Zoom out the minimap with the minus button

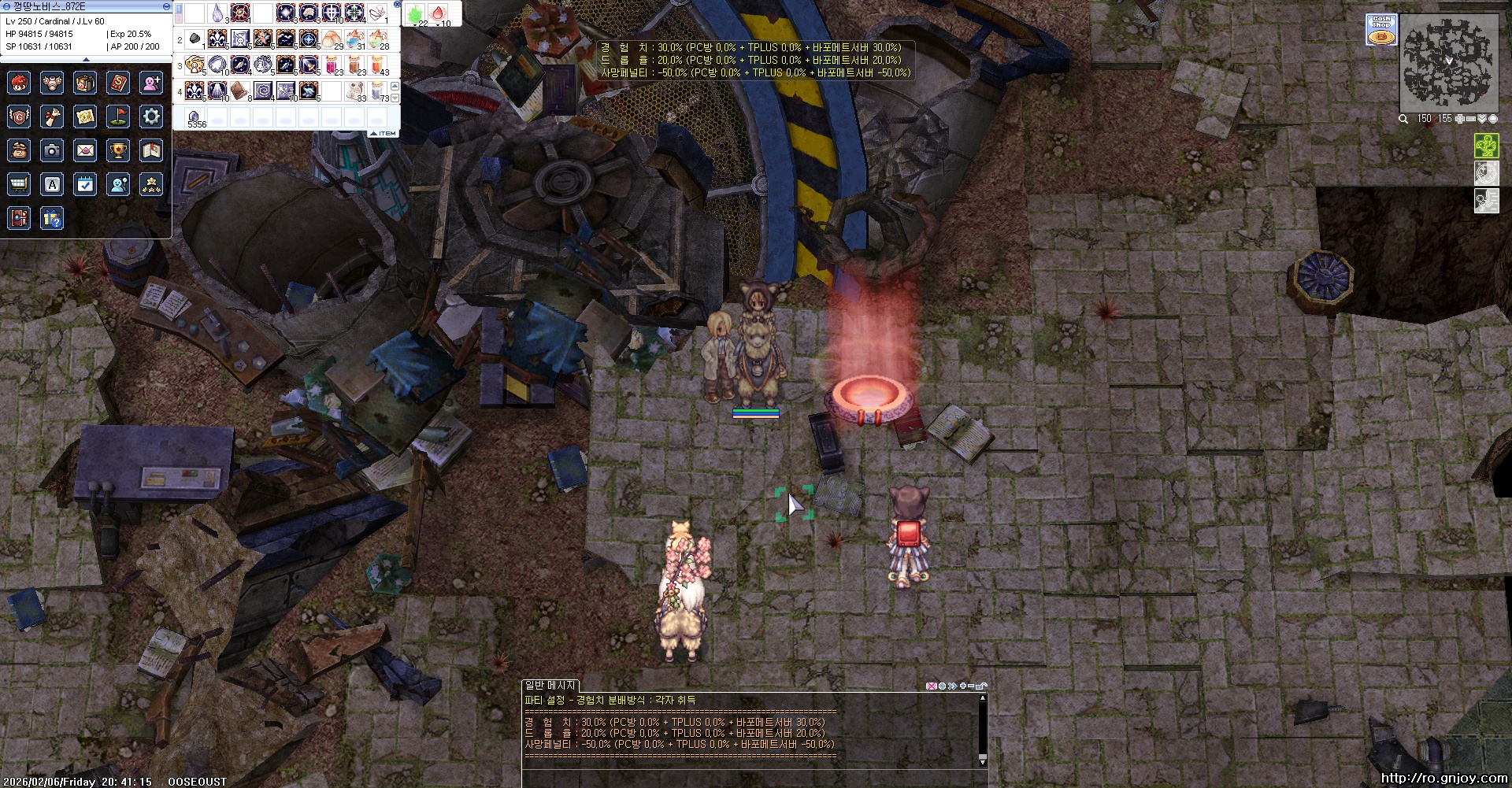(x=1470, y=119)
